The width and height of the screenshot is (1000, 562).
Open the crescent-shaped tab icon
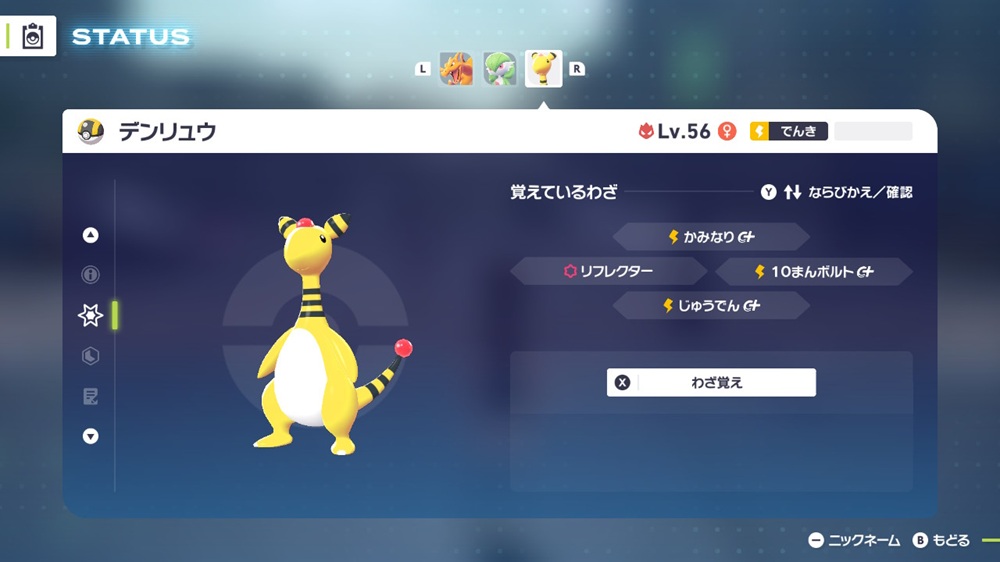[91, 356]
